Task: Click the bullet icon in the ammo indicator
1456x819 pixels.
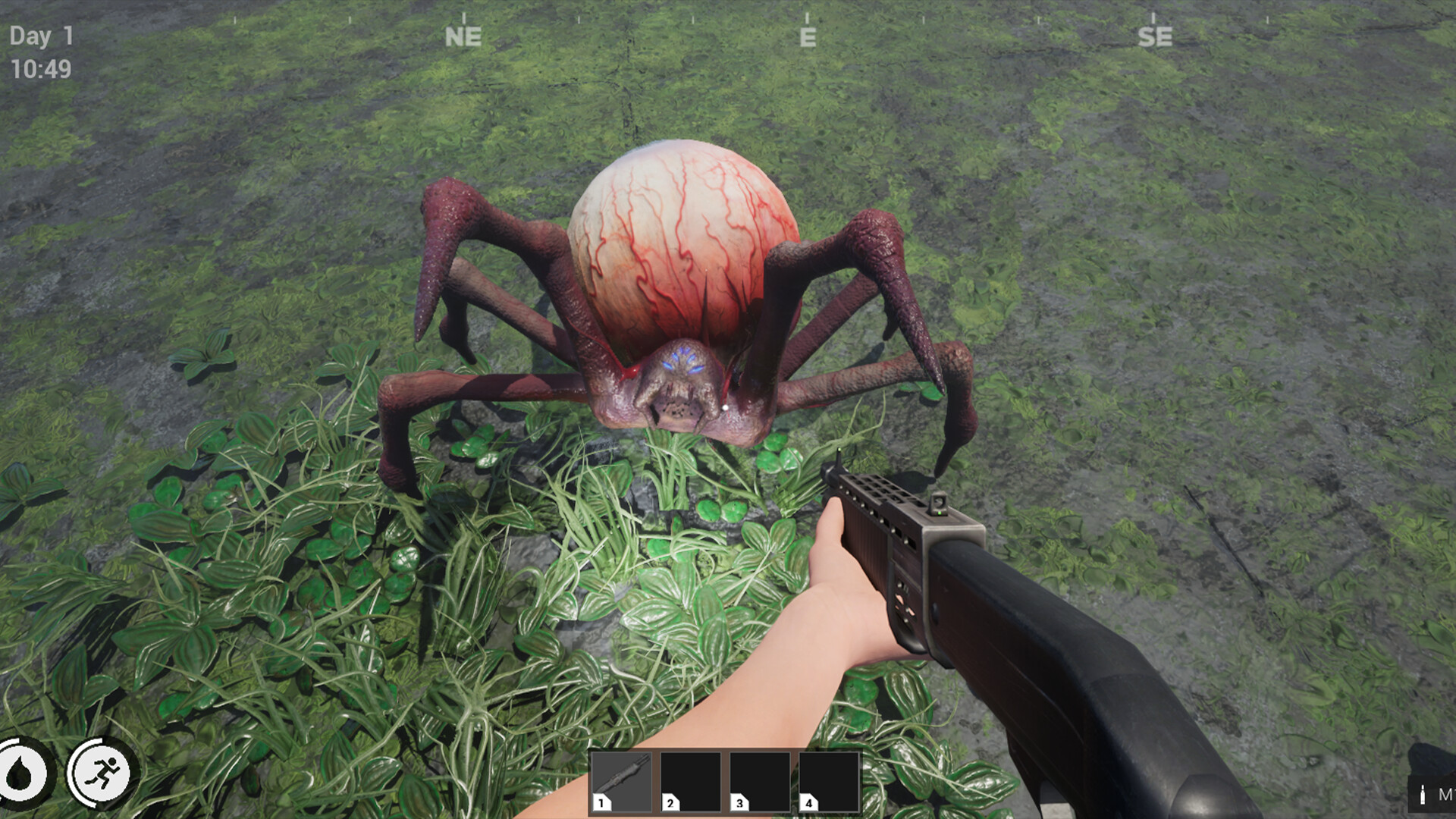Action: tap(1423, 794)
